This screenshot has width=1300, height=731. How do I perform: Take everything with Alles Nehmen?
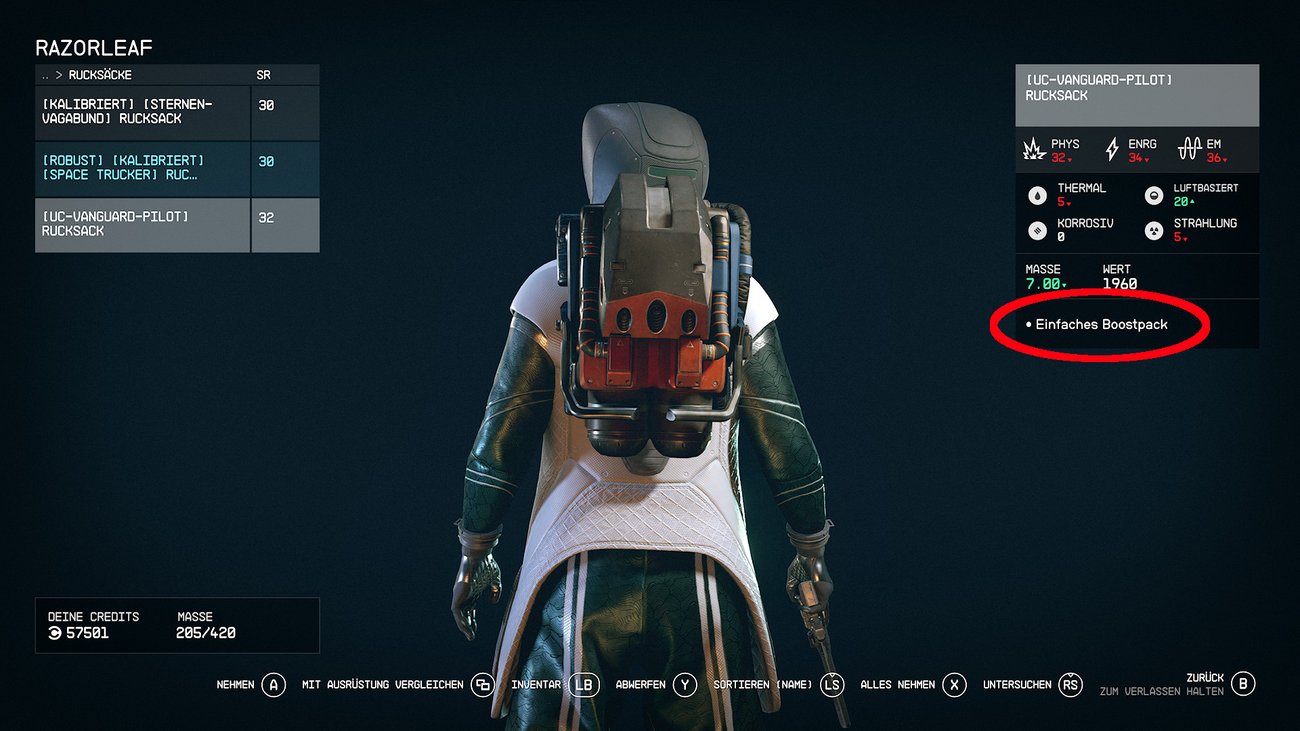pos(898,685)
